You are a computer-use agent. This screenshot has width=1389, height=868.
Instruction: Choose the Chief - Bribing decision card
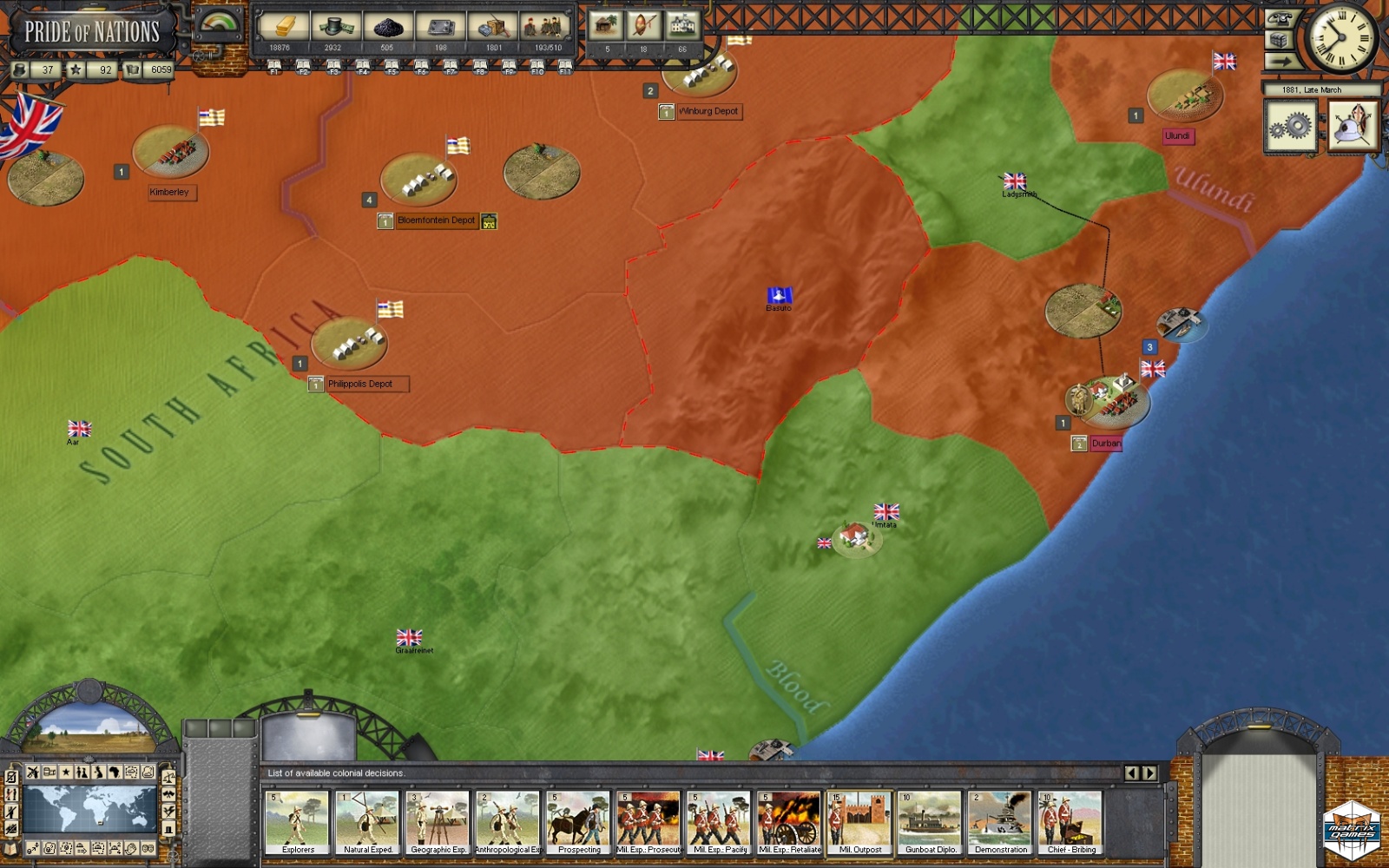click(x=1070, y=822)
